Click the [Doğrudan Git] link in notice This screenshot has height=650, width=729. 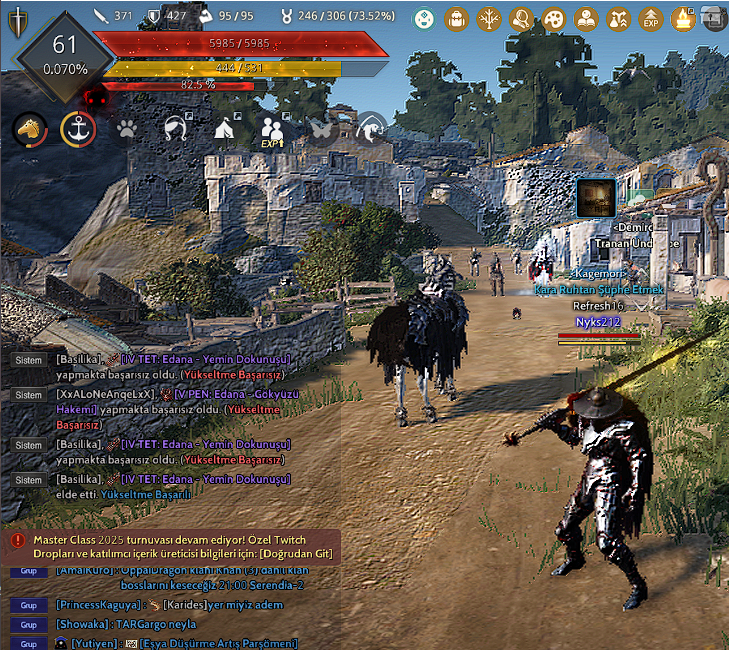(x=298, y=554)
